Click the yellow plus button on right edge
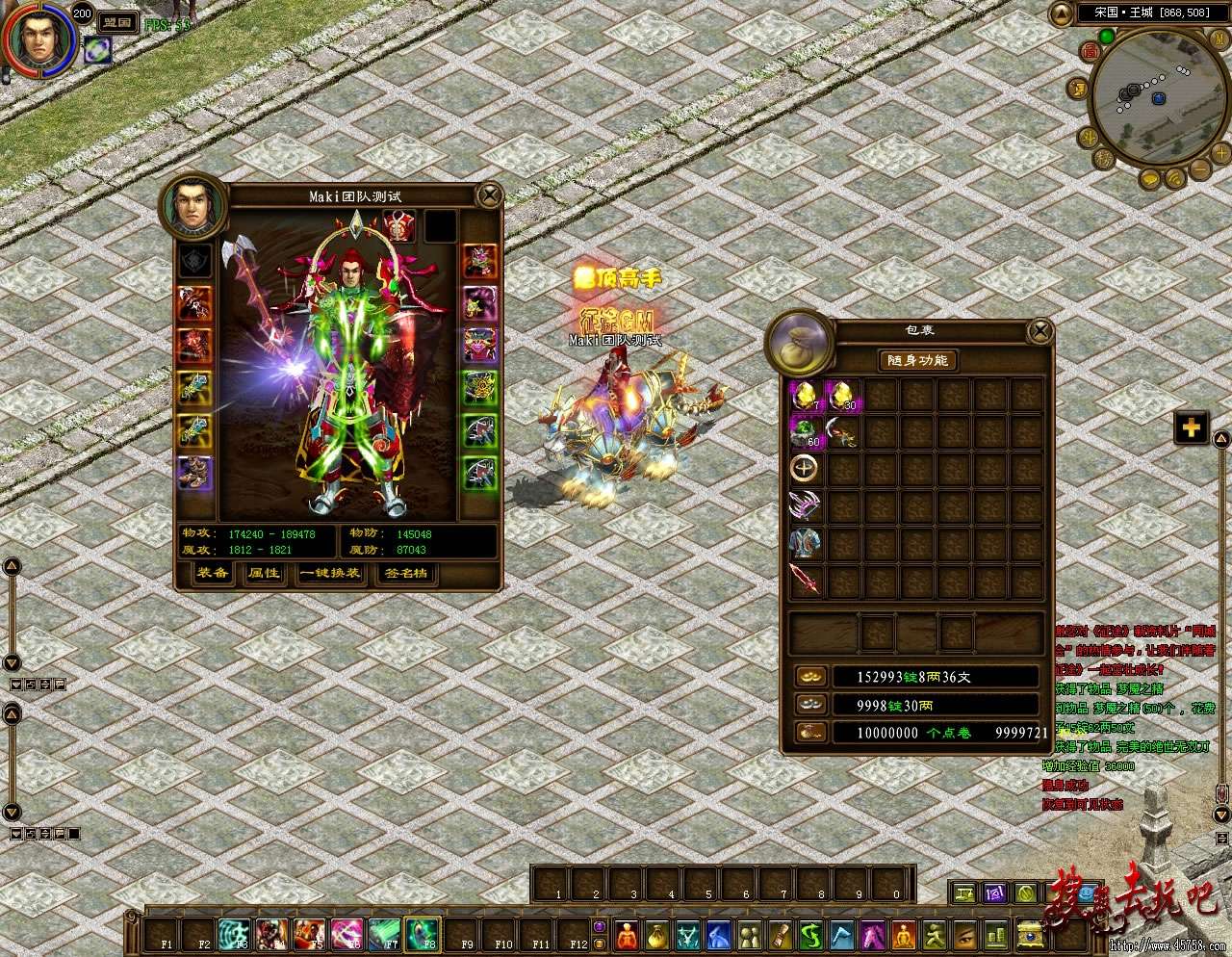This screenshot has width=1232, height=957. click(1192, 427)
